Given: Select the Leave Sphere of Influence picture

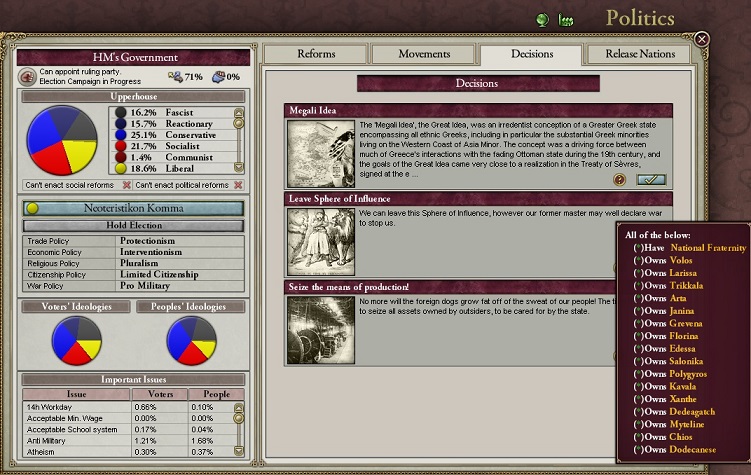Looking at the screenshot, I should (320, 241).
